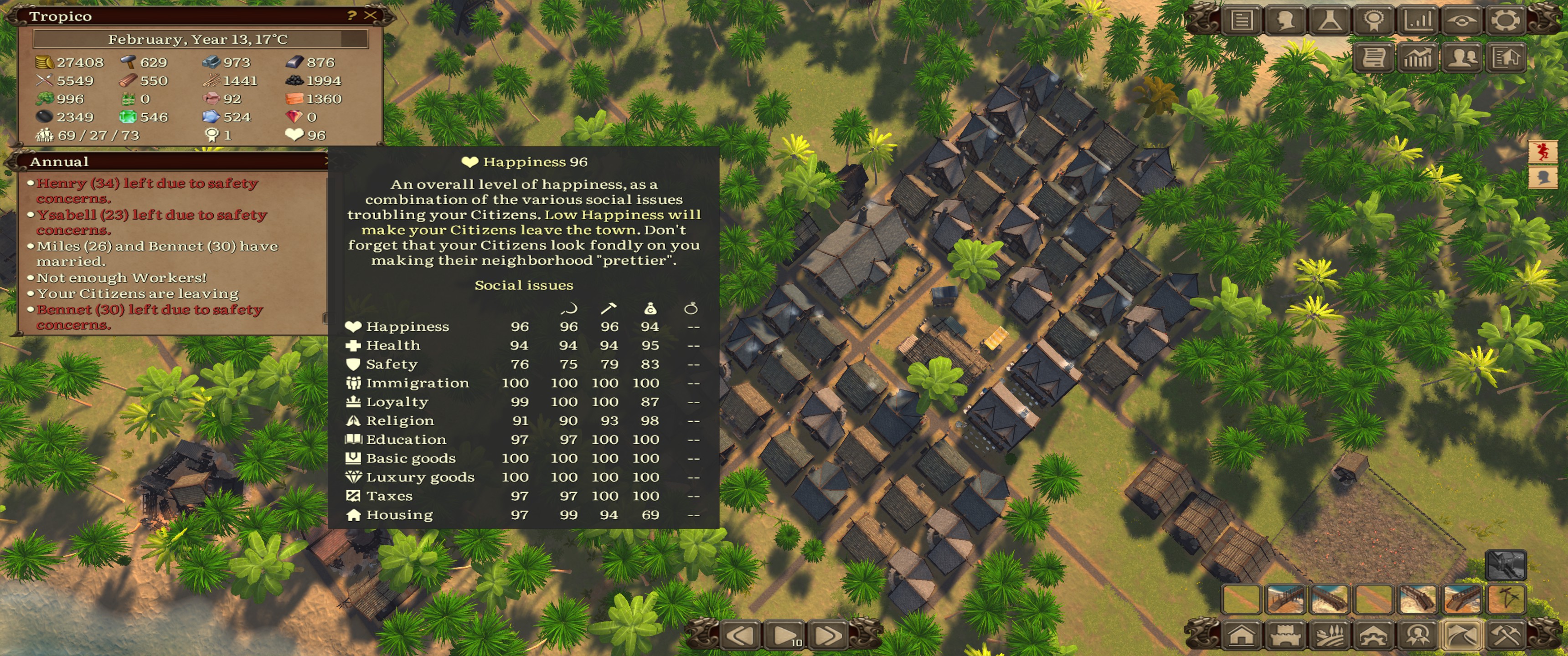The width and height of the screenshot is (1568, 656).
Task: Click the play button showing speed 10
Action: tap(785, 636)
